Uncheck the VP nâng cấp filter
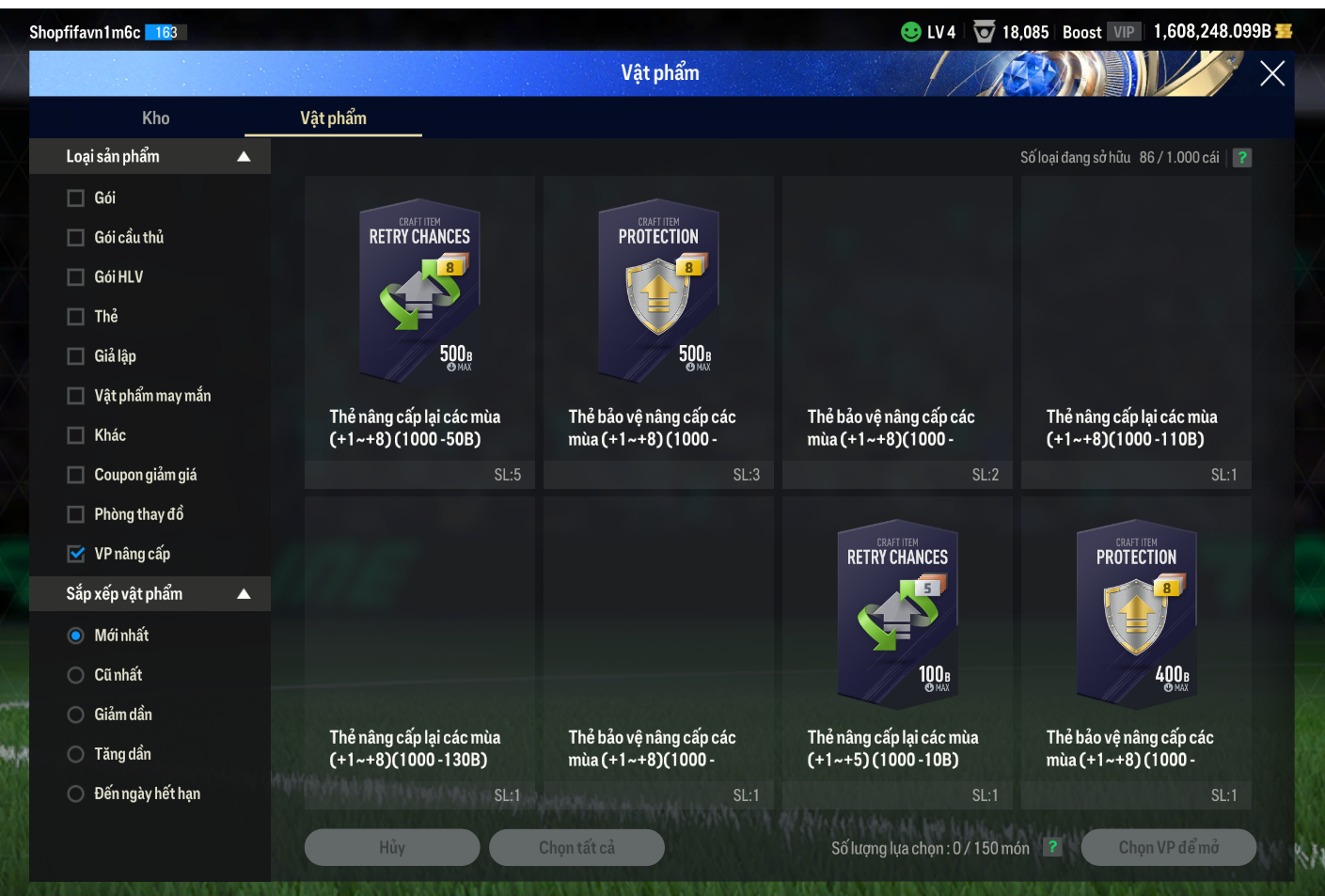Screen dimensions: 1325x896 point(76,554)
